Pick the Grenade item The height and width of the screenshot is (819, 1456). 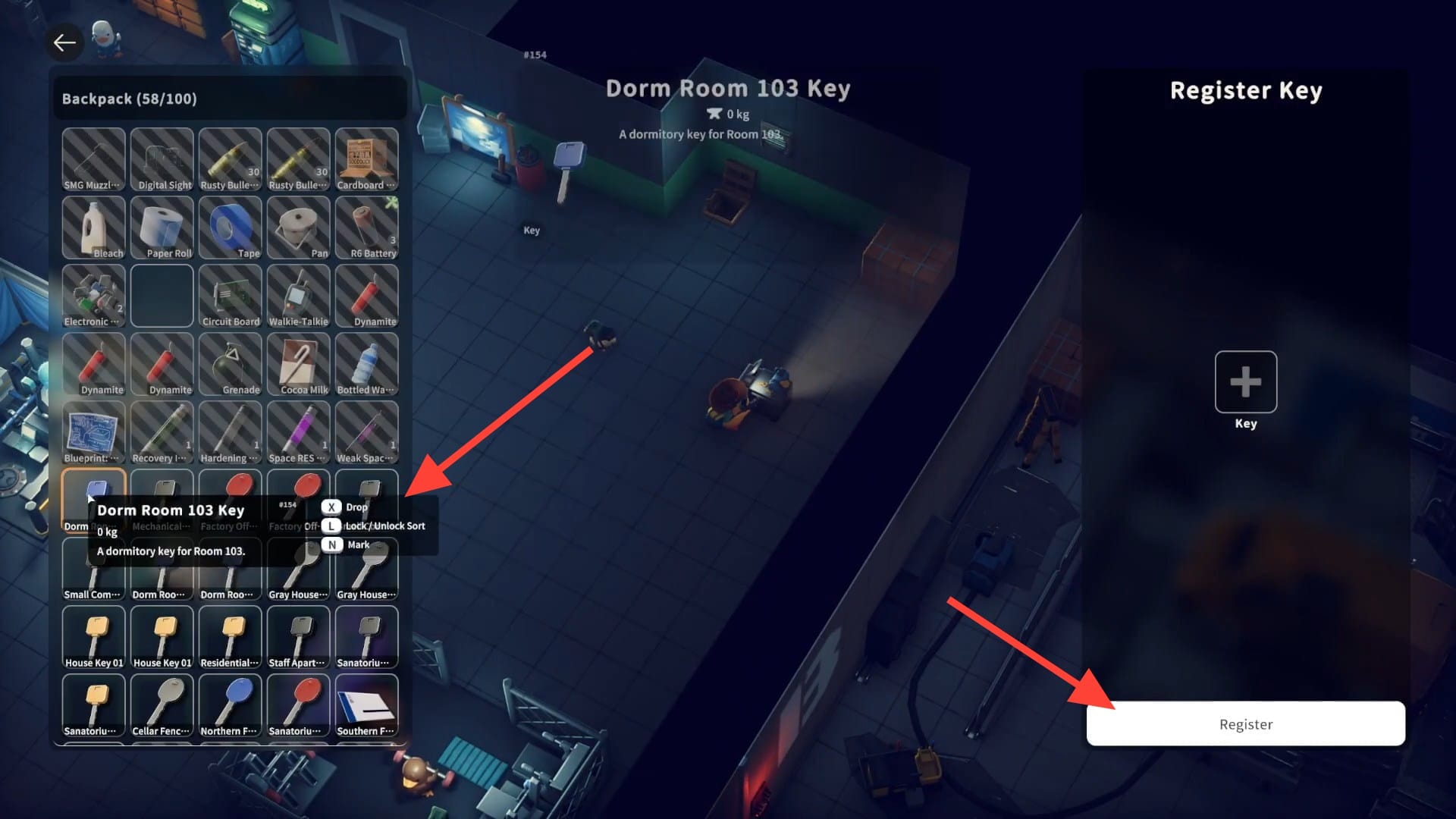click(x=231, y=364)
